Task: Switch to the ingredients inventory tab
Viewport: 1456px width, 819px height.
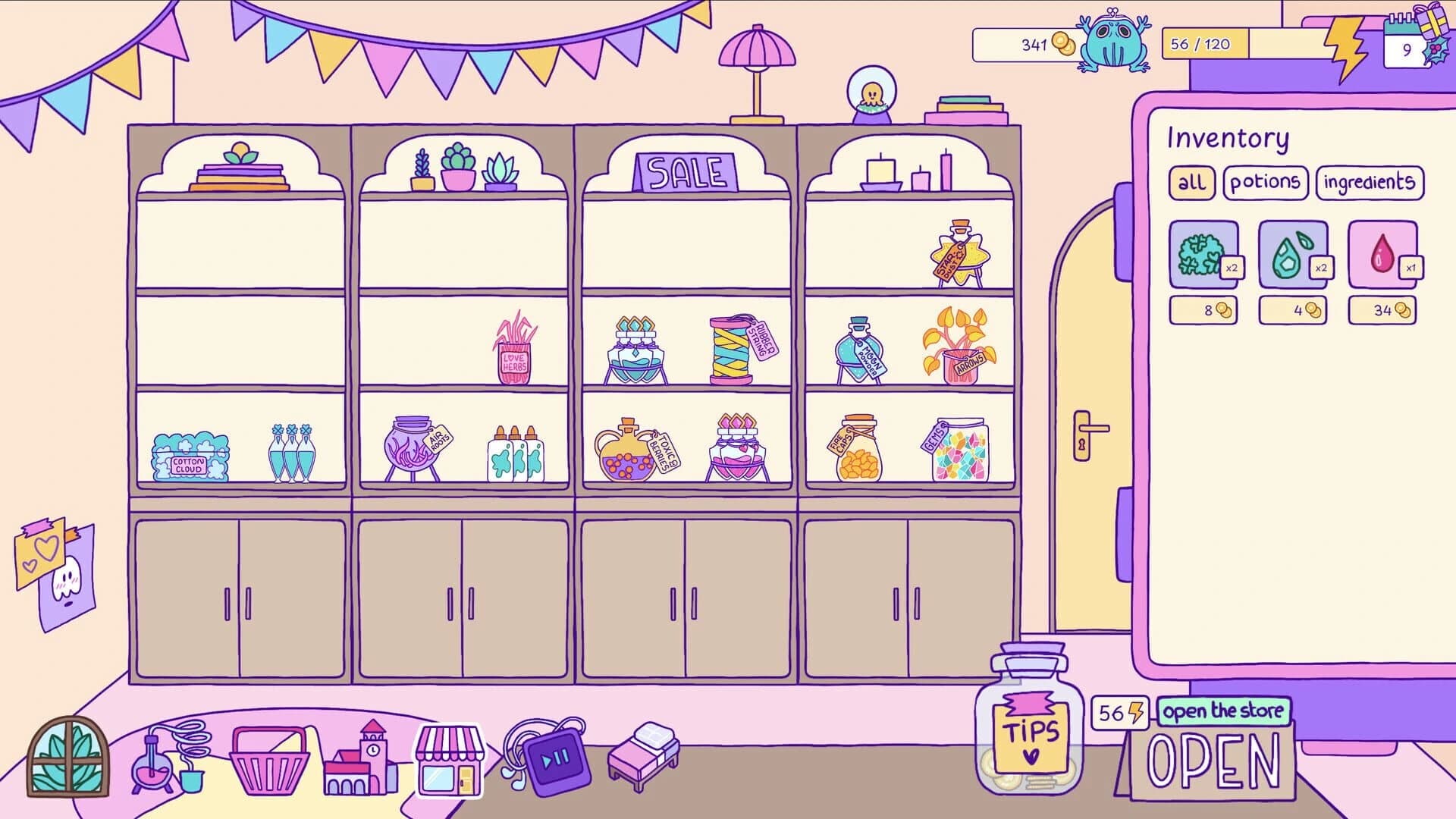Action: coord(1368,181)
